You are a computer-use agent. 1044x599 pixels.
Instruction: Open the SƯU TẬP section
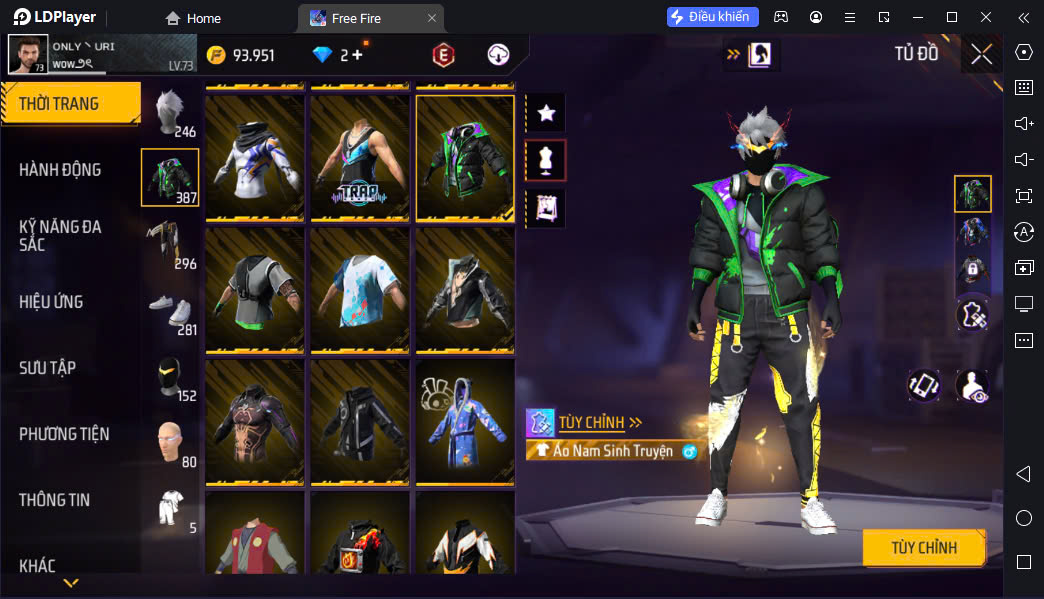(x=47, y=368)
